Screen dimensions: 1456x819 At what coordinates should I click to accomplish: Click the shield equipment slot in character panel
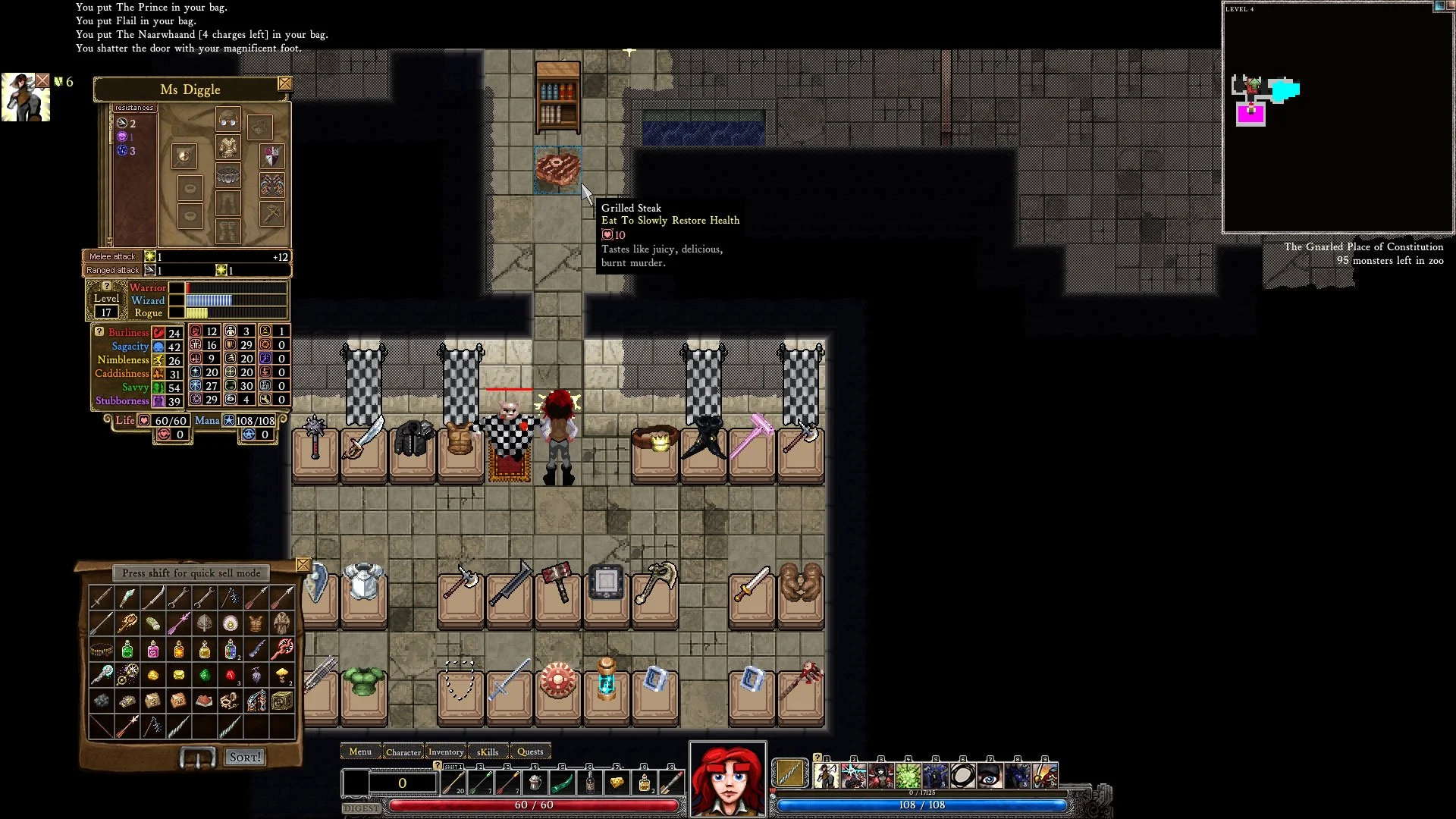click(x=272, y=155)
